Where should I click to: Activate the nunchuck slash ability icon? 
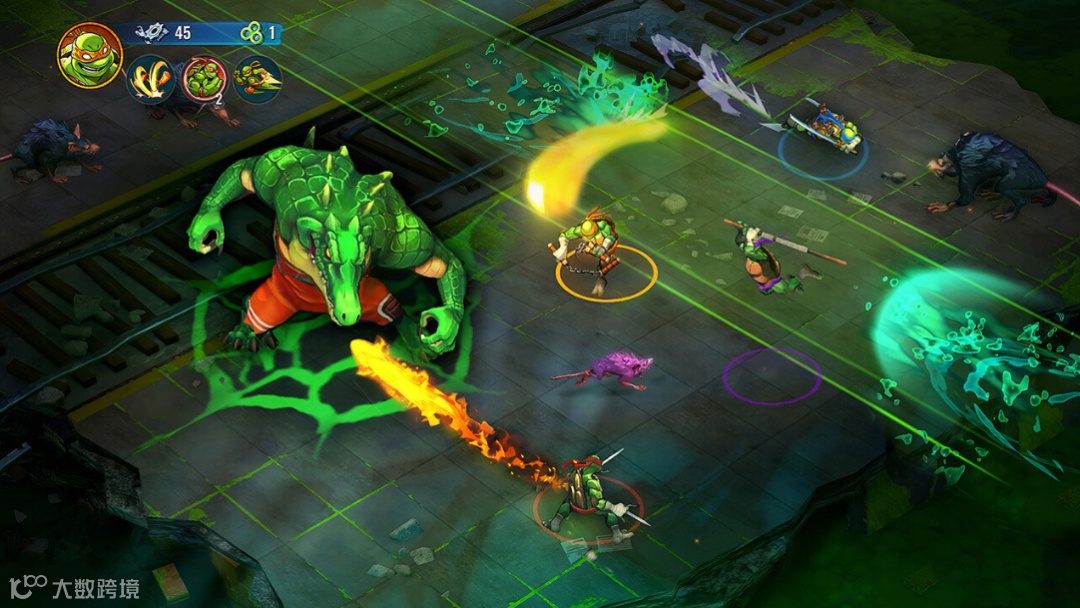(151, 80)
